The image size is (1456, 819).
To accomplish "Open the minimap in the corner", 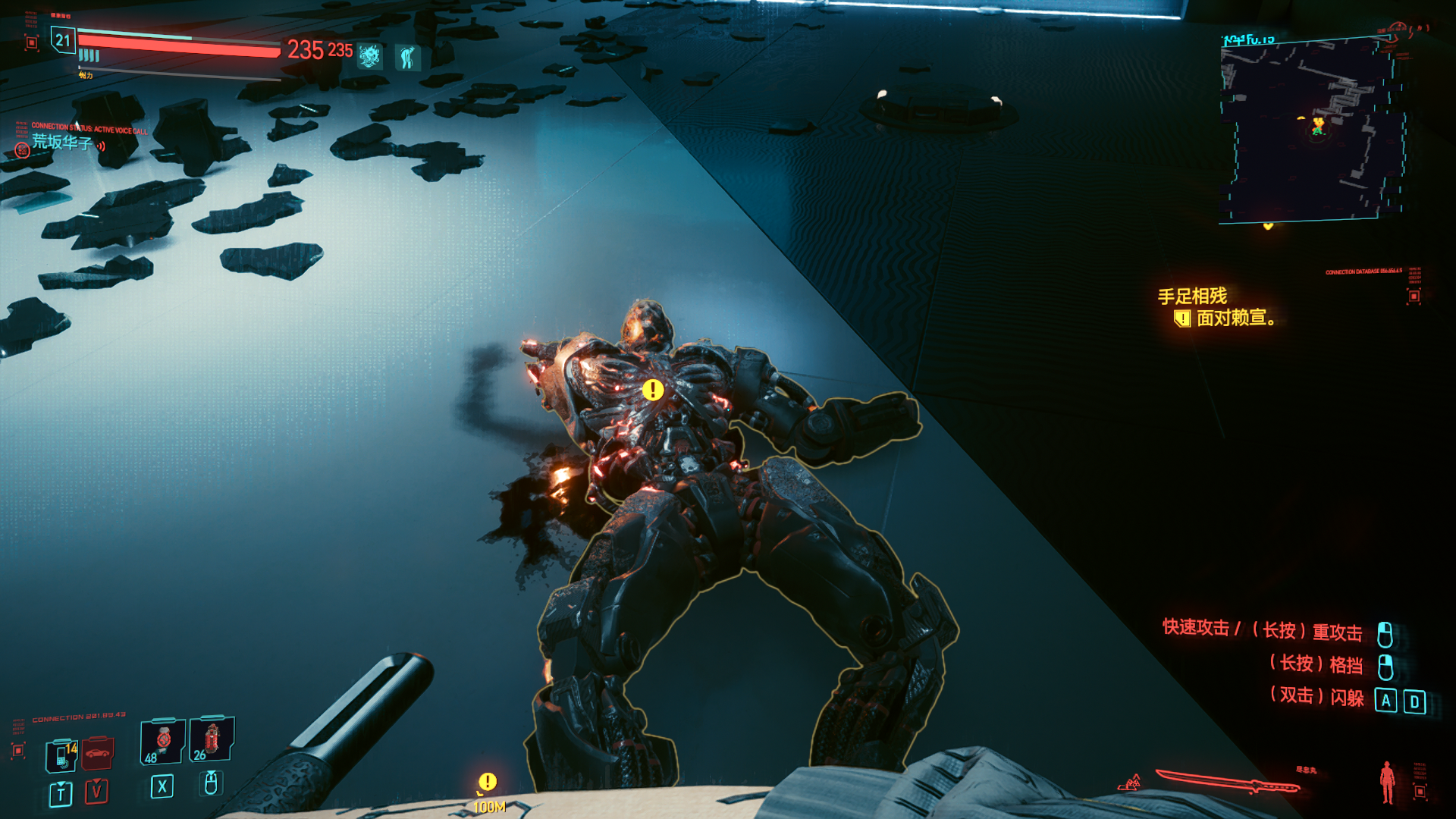I will click(1312, 130).
